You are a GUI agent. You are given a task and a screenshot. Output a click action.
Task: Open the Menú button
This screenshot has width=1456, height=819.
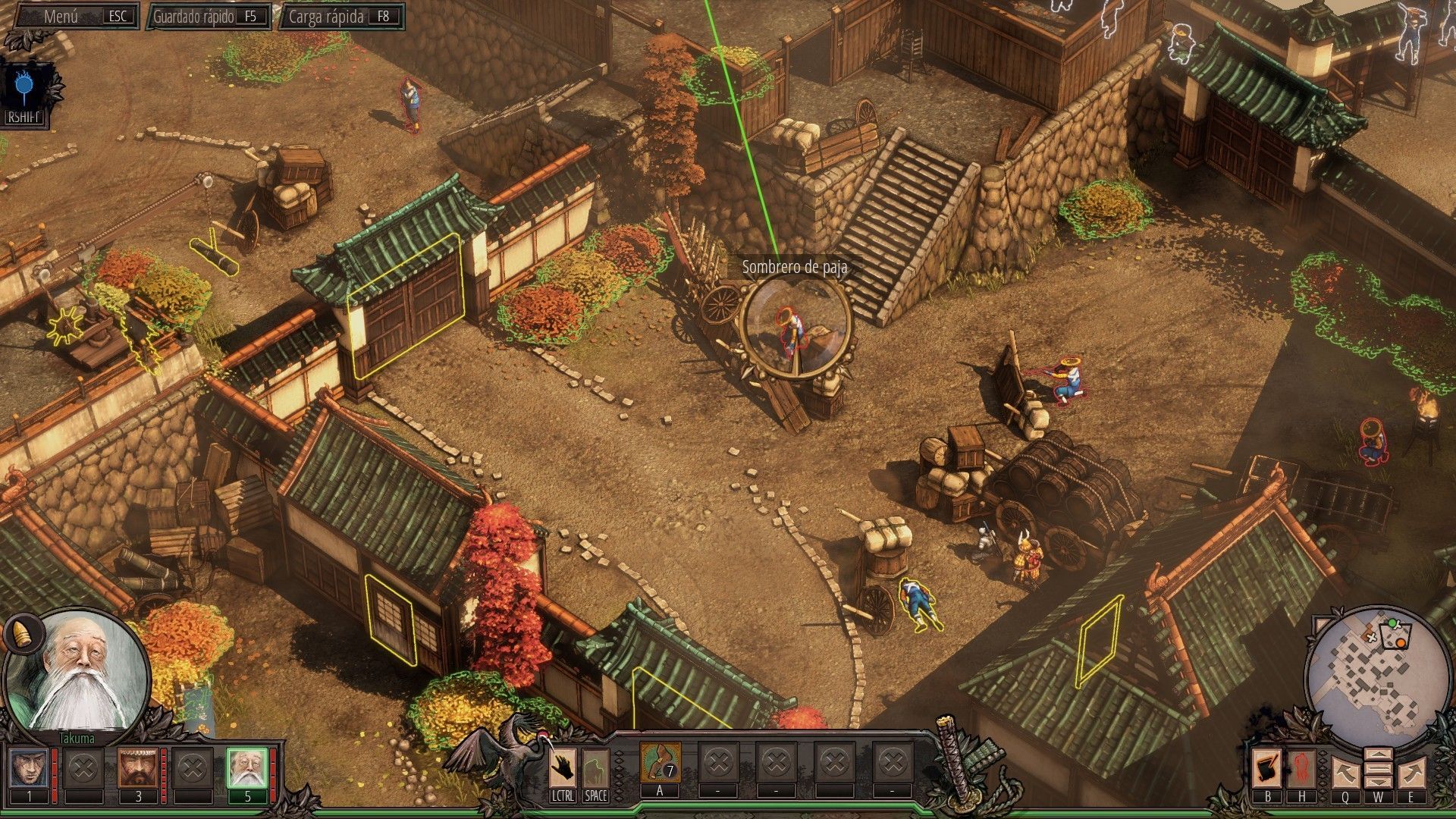point(77,16)
